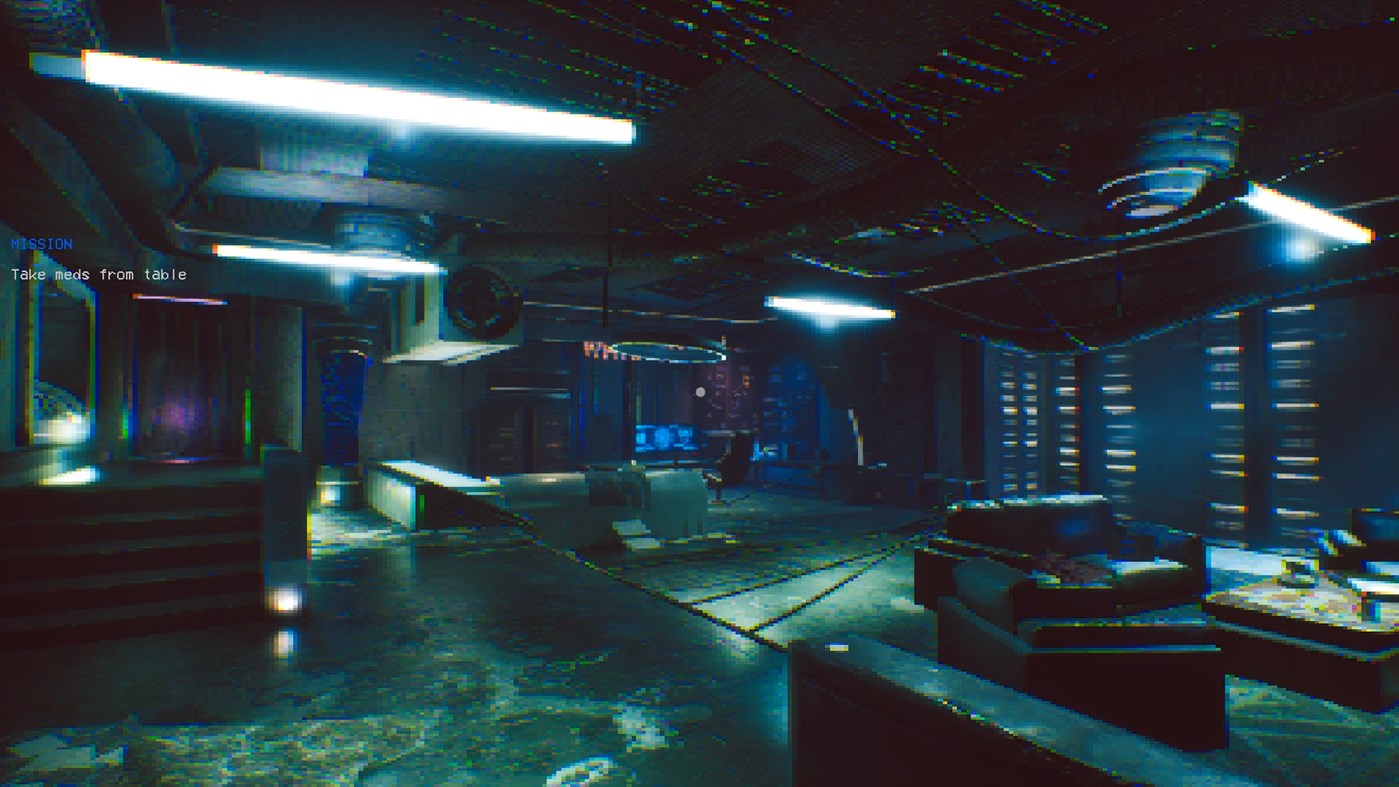Image resolution: width=1399 pixels, height=787 pixels.
Task: Click the center aim reticle dot
Action: pyautogui.click(x=699, y=391)
